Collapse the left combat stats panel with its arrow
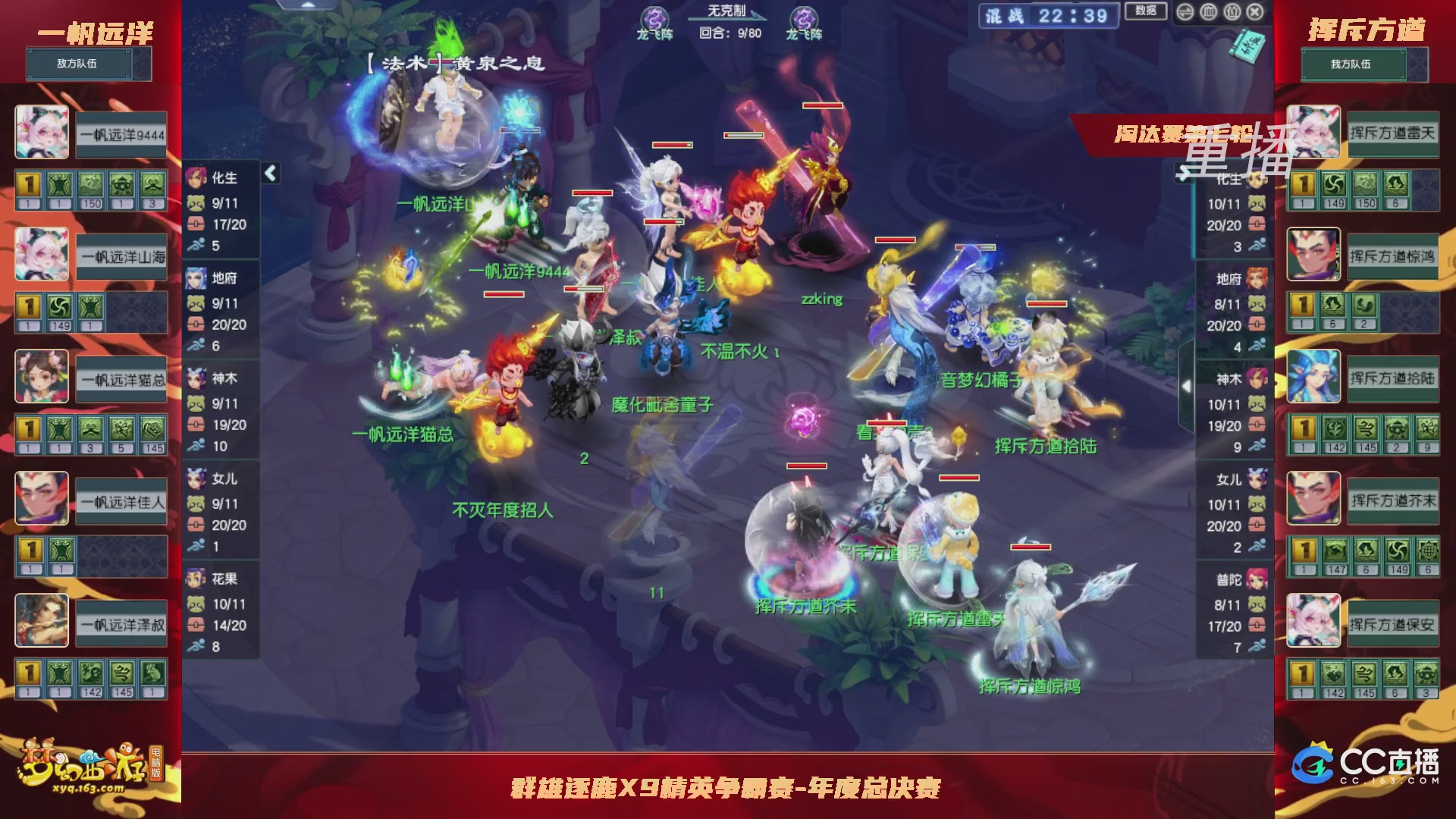This screenshot has height=819, width=1456. (269, 173)
